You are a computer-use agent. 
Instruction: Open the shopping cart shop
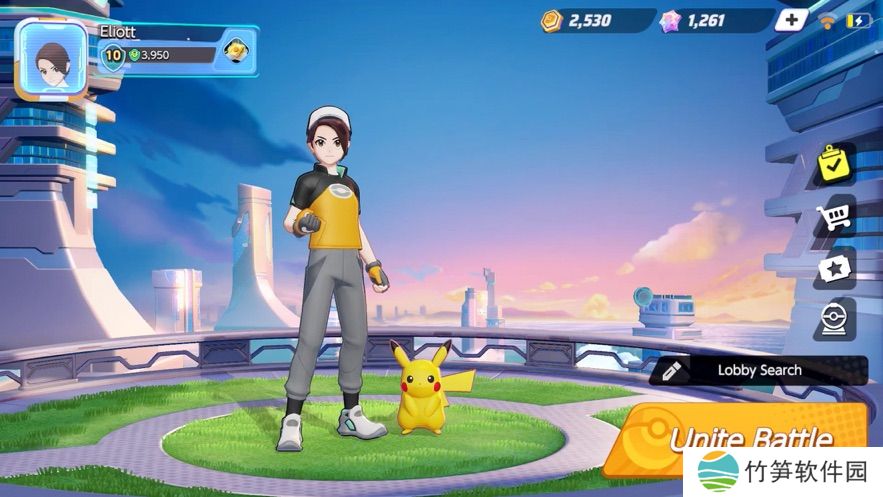(835, 217)
